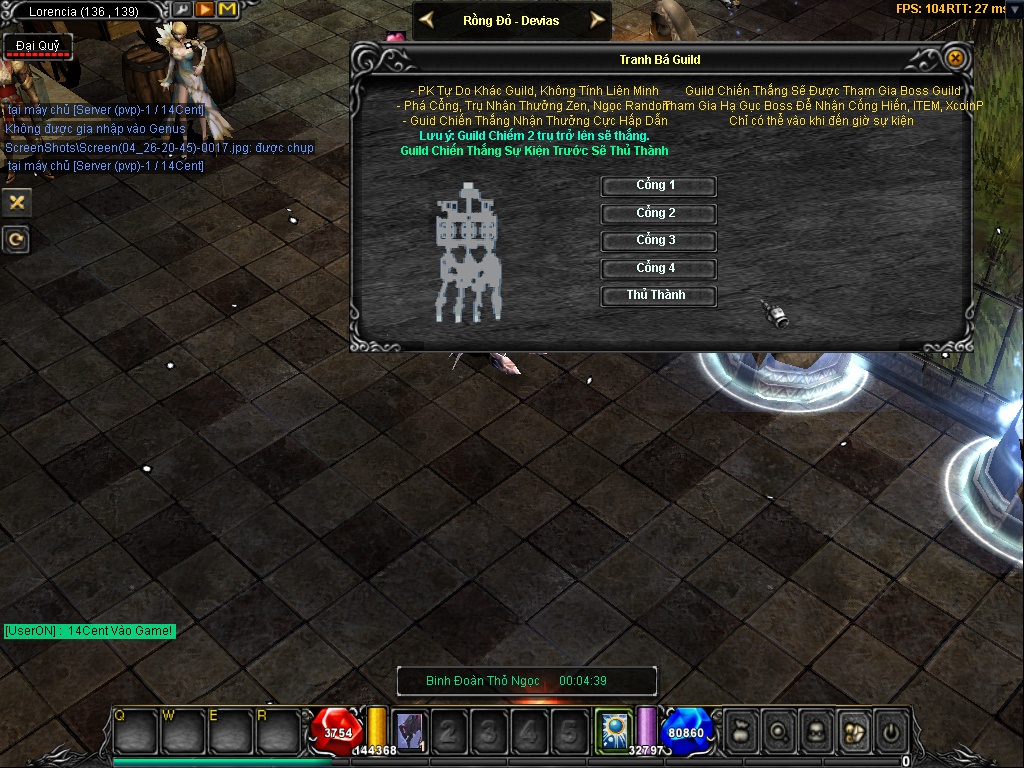This screenshot has height=768, width=1024.
Task: Click the Cổng 3 button
Action: coord(657,241)
